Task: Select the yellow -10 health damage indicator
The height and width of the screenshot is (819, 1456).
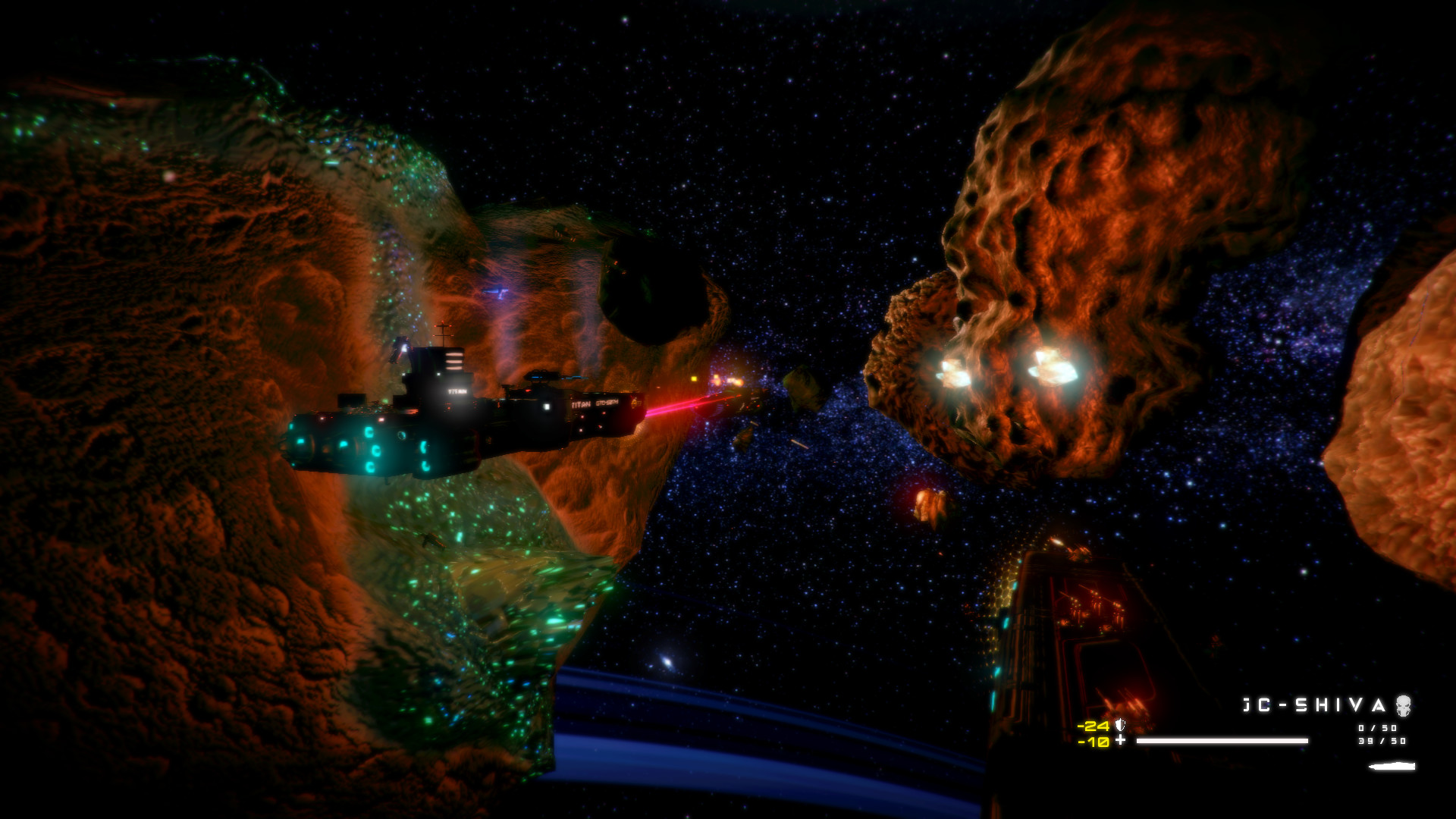Action: click(x=1092, y=740)
